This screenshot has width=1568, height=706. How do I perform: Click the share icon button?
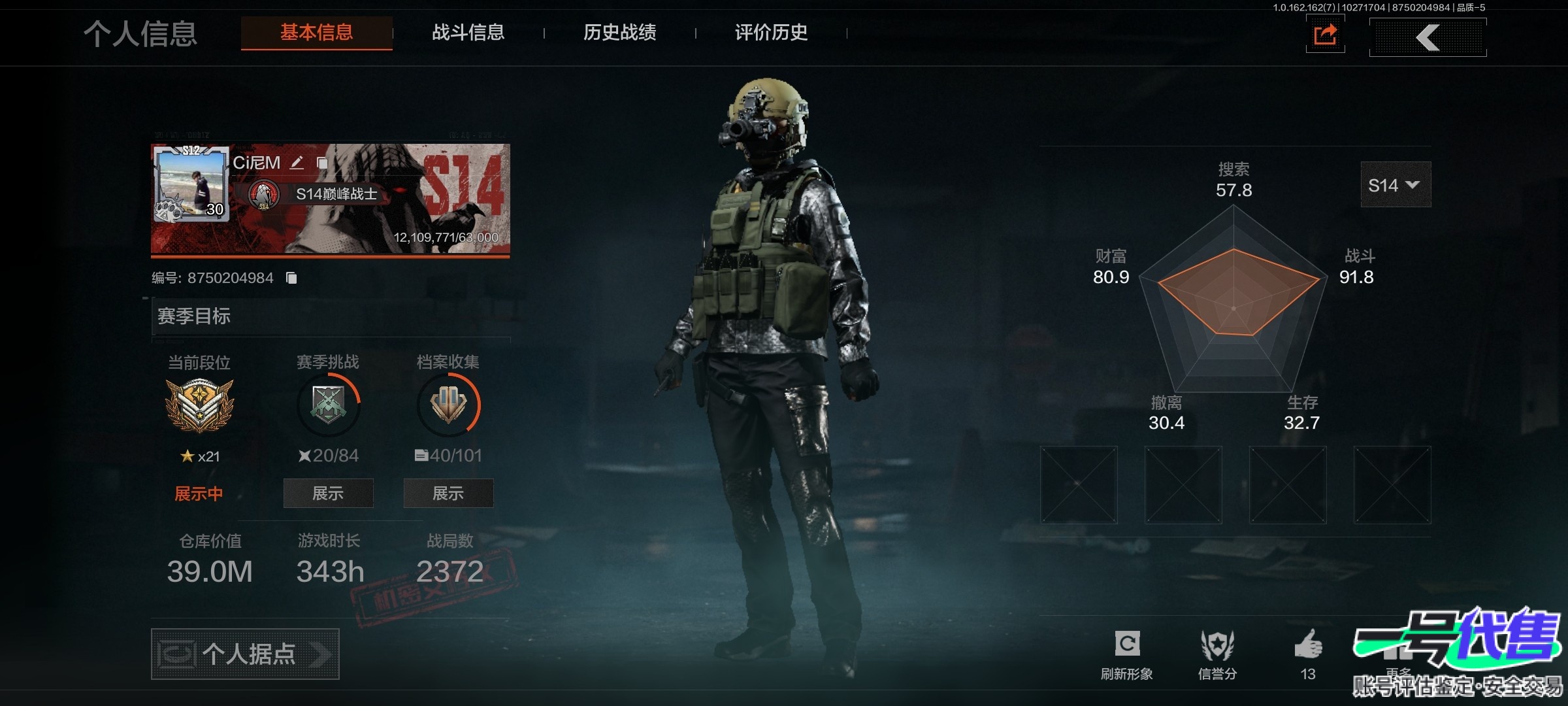click(1325, 35)
